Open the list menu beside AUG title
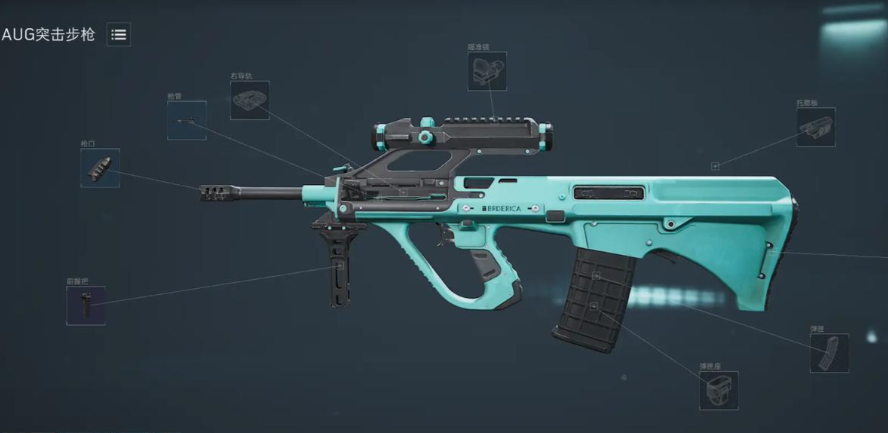This screenshot has width=888, height=433. [119, 35]
